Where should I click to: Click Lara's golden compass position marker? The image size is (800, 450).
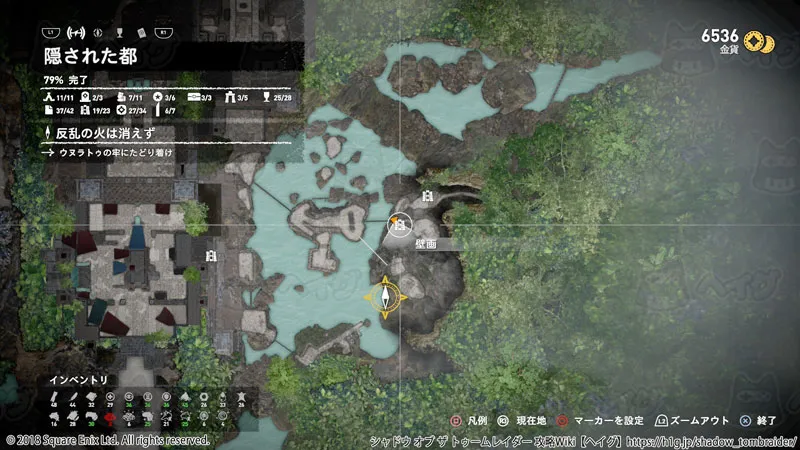point(386,297)
